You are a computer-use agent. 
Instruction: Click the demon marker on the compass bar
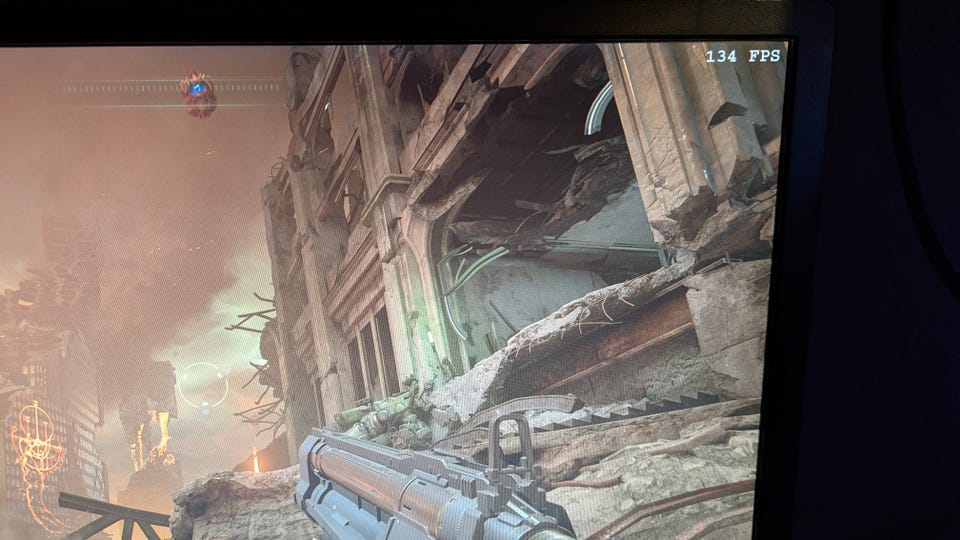[198, 90]
